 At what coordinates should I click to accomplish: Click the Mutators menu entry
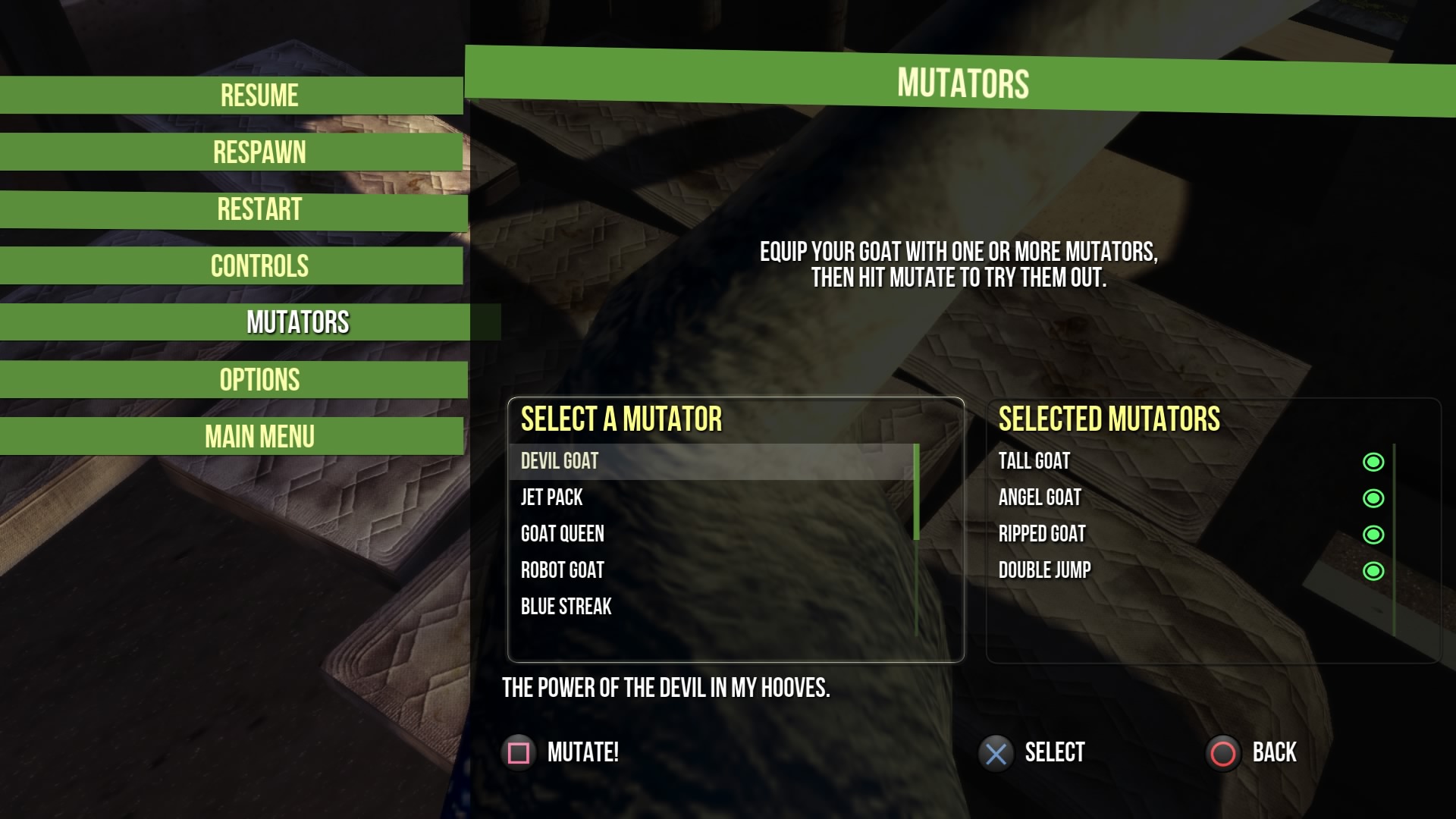[297, 323]
